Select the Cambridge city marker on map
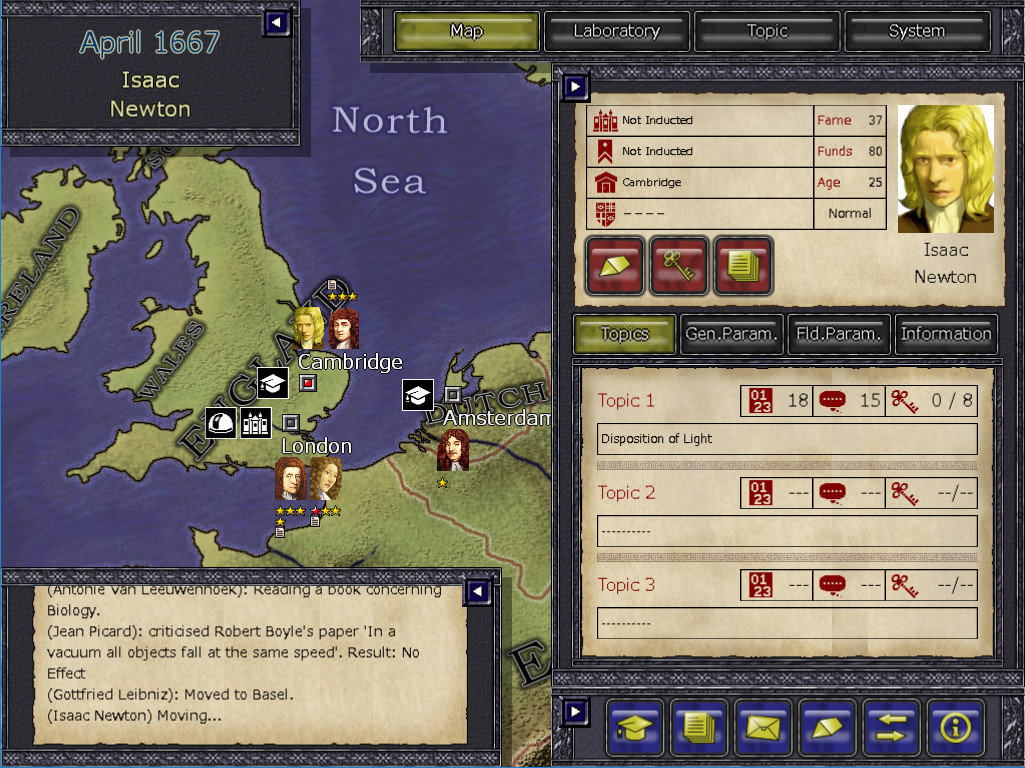The image size is (1025, 768). (308, 383)
